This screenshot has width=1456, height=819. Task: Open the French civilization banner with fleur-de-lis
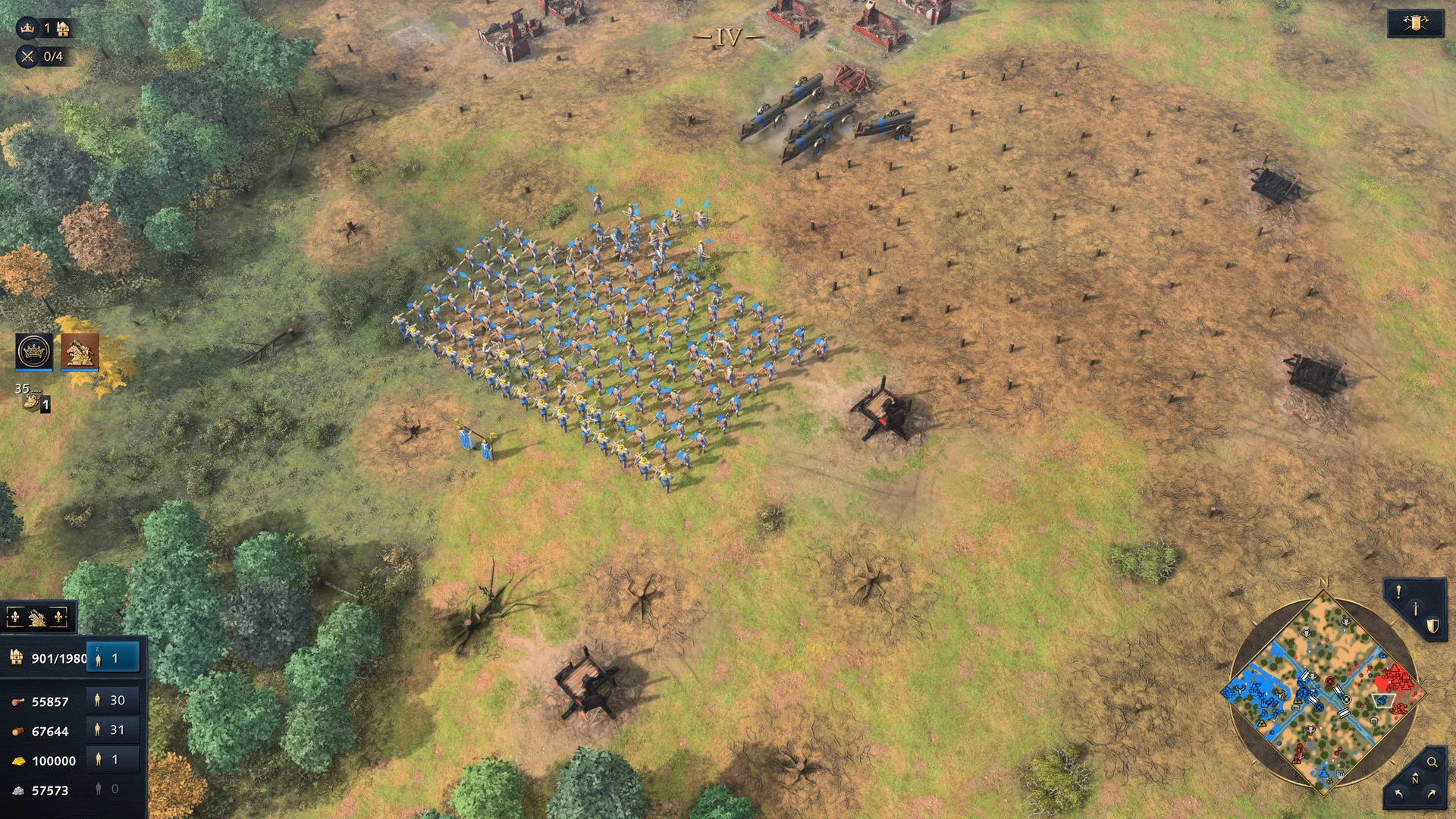37,618
